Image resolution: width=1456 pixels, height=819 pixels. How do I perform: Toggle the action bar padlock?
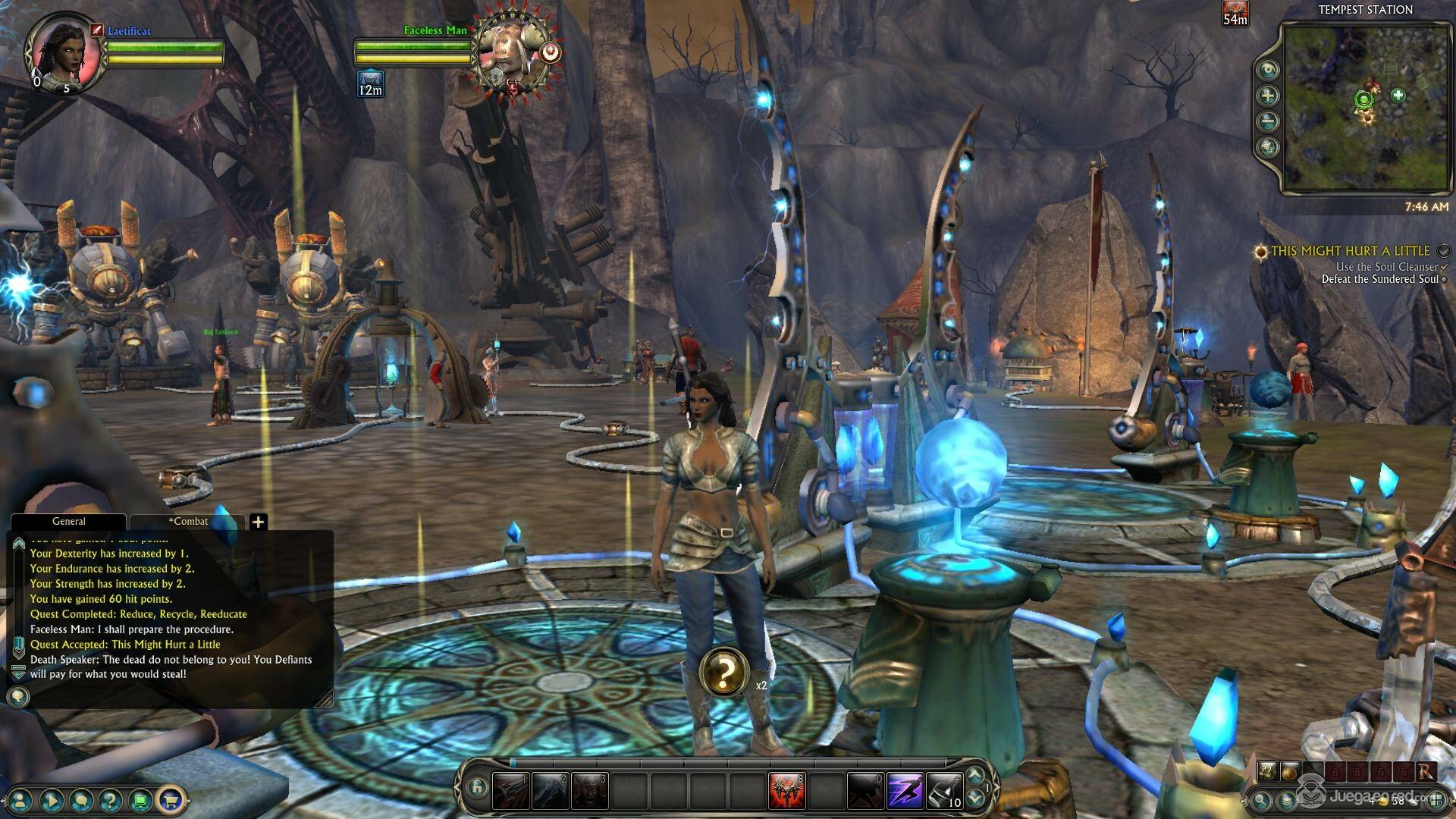476,788
